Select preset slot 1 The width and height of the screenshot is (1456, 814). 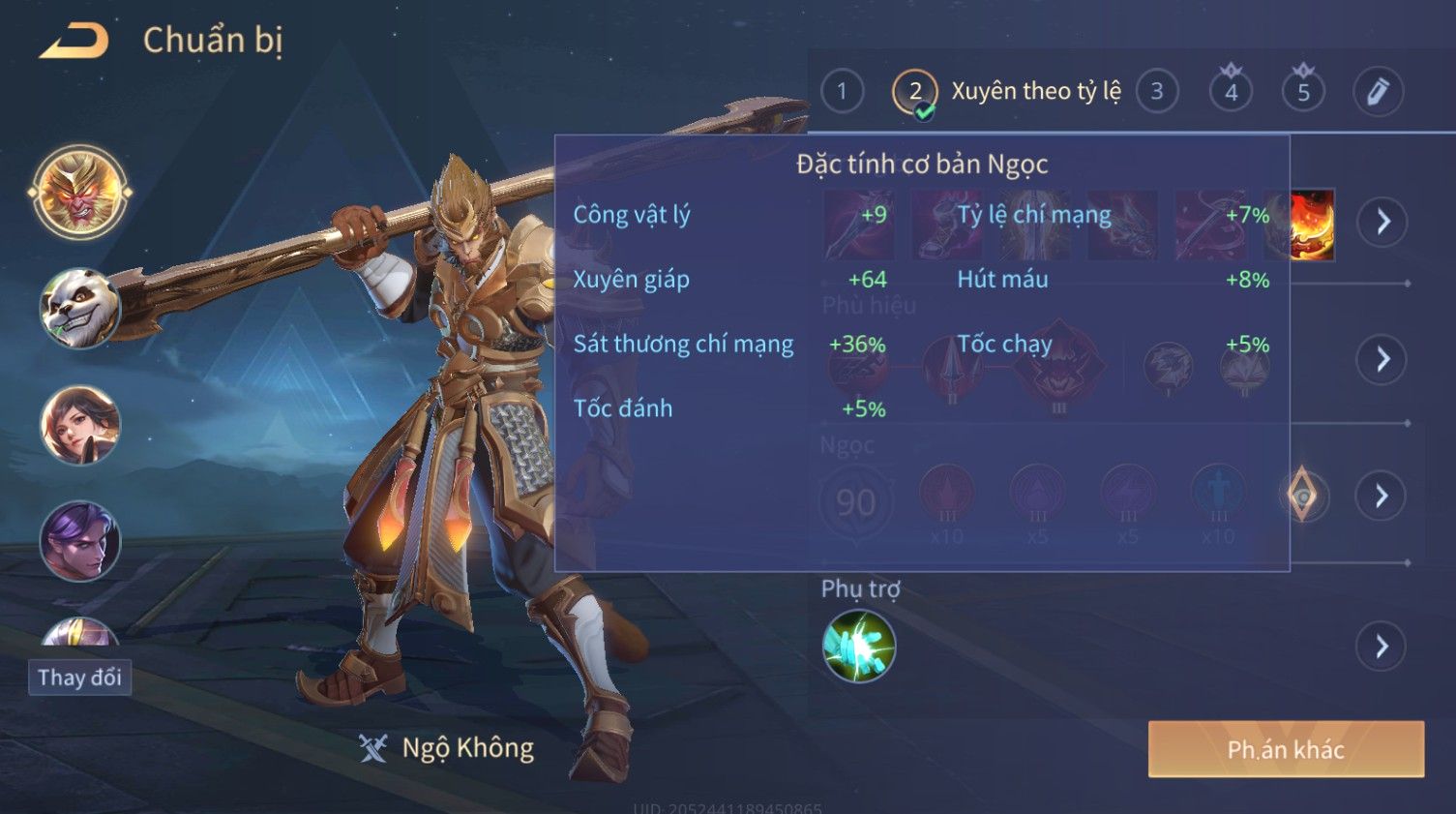pos(842,92)
